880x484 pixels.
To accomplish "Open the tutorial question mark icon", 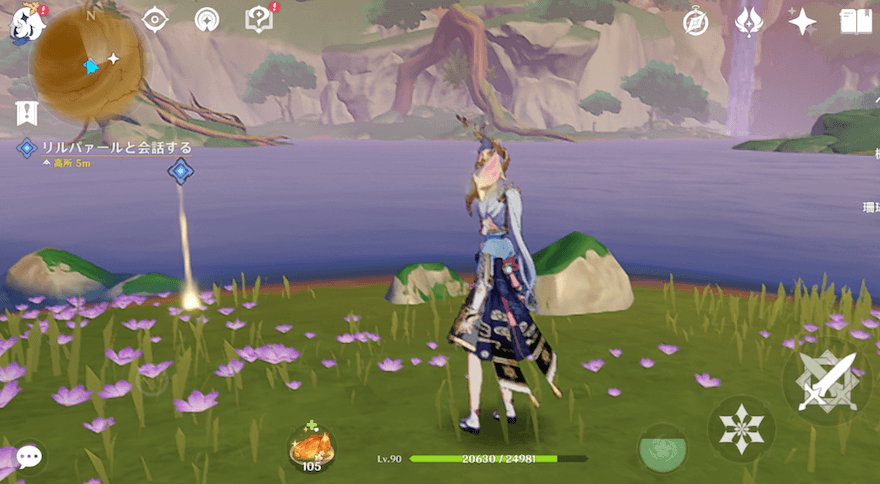I will [259, 20].
